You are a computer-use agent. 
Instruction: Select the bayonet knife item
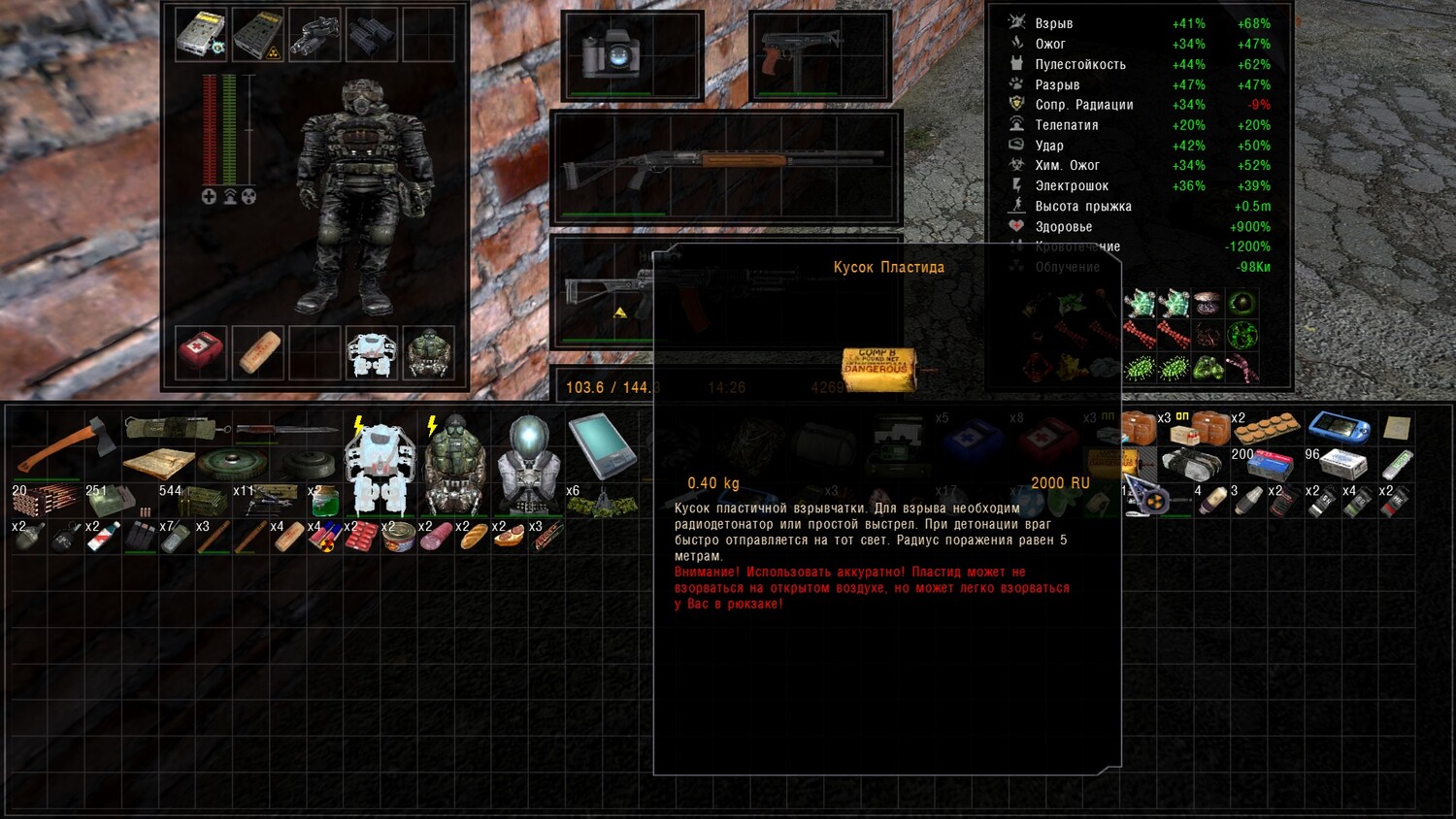(267, 429)
